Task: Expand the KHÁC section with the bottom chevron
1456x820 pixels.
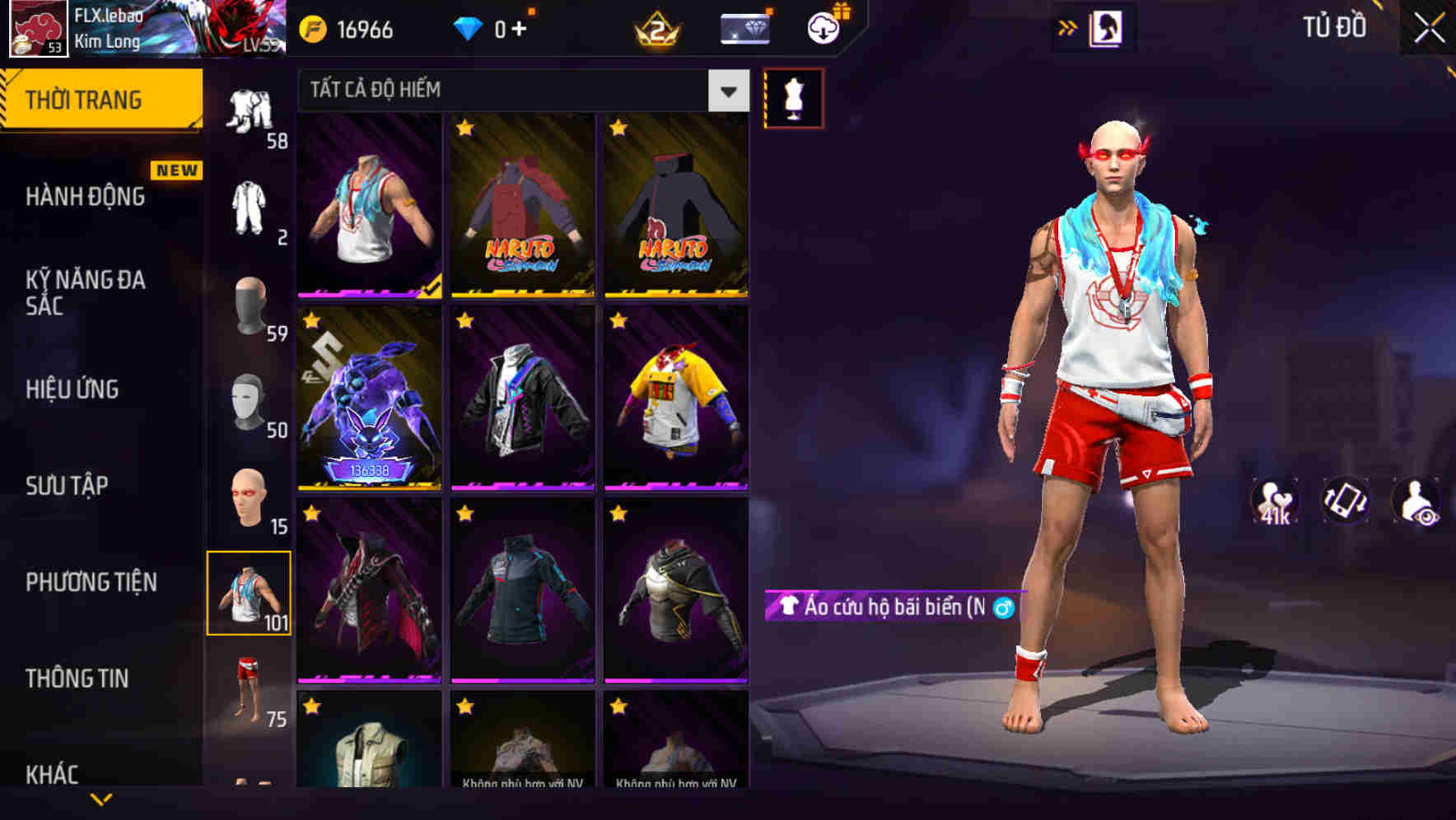Action: (99, 799)
